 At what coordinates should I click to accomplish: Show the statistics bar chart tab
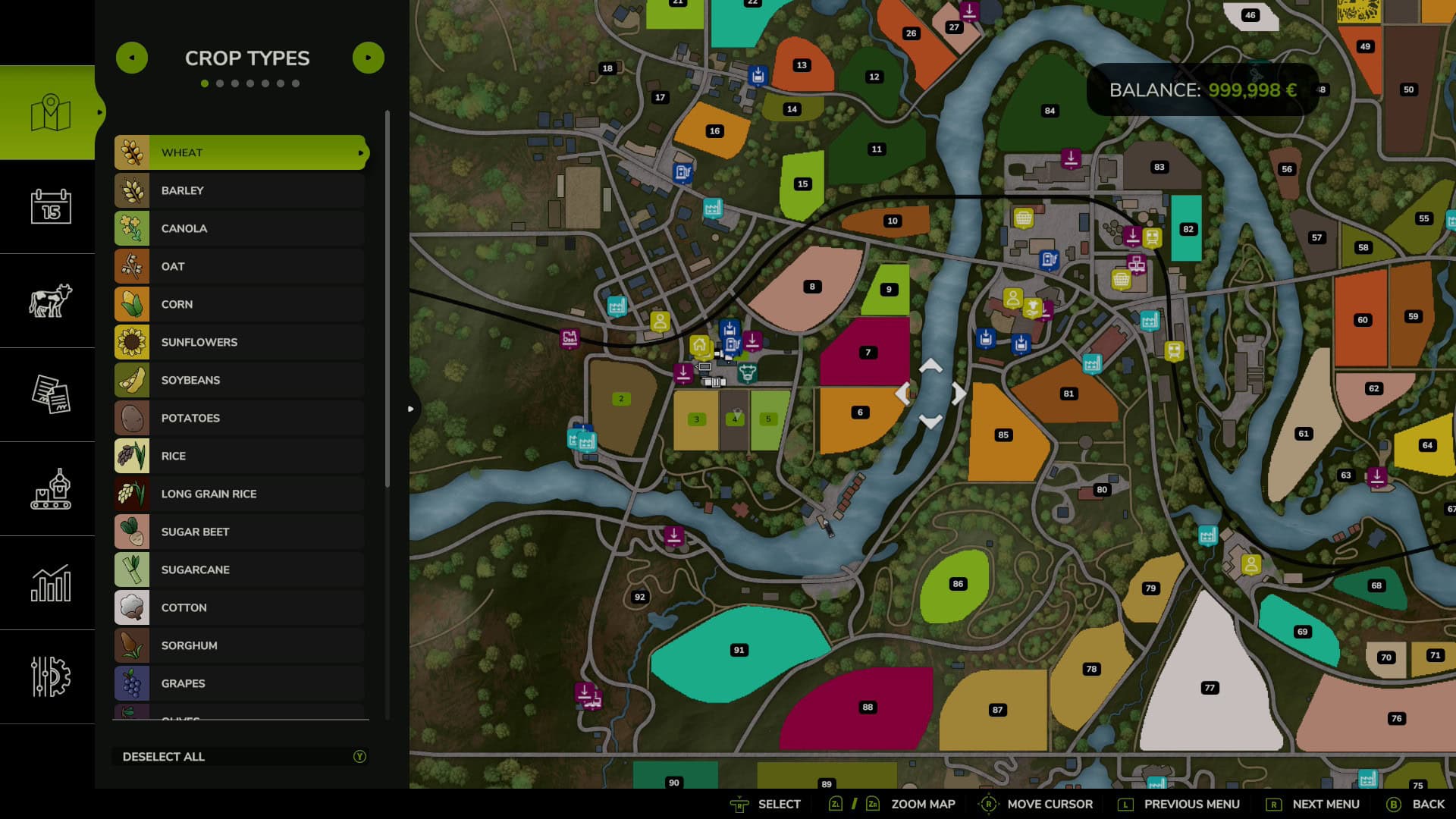coord(50,582)
